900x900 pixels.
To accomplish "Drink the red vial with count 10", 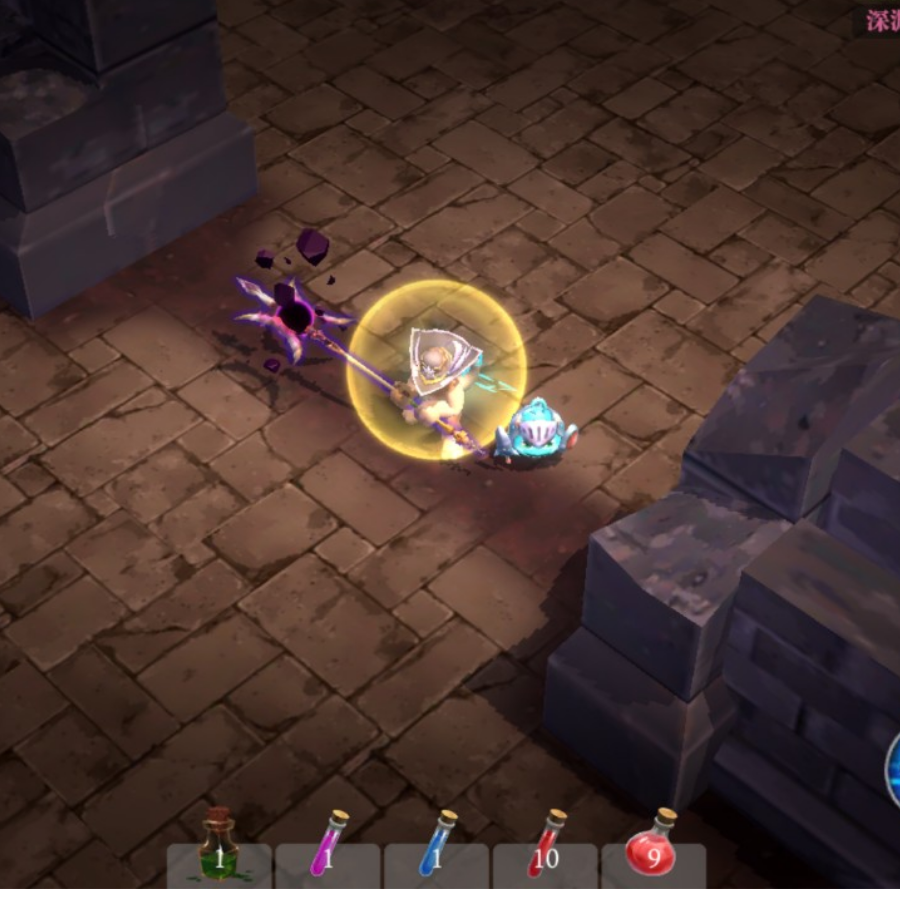I will 545,848.
